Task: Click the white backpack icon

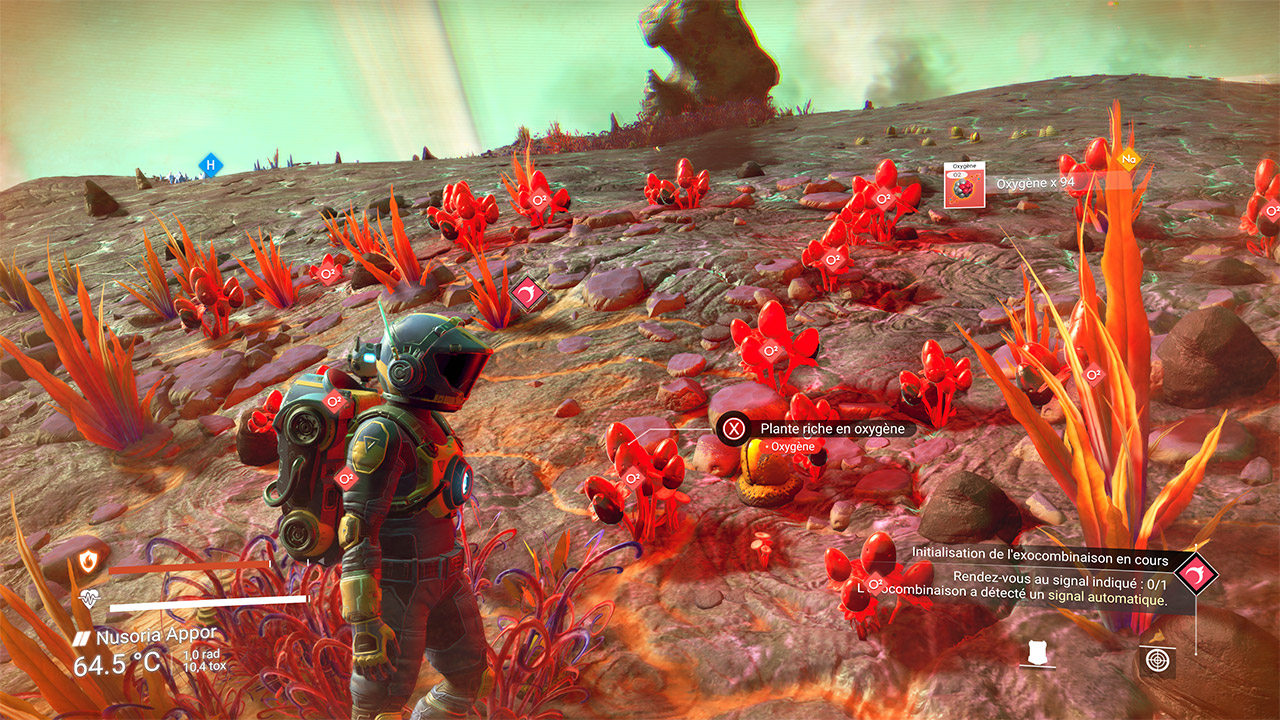Action: (x=1038, y=653)
